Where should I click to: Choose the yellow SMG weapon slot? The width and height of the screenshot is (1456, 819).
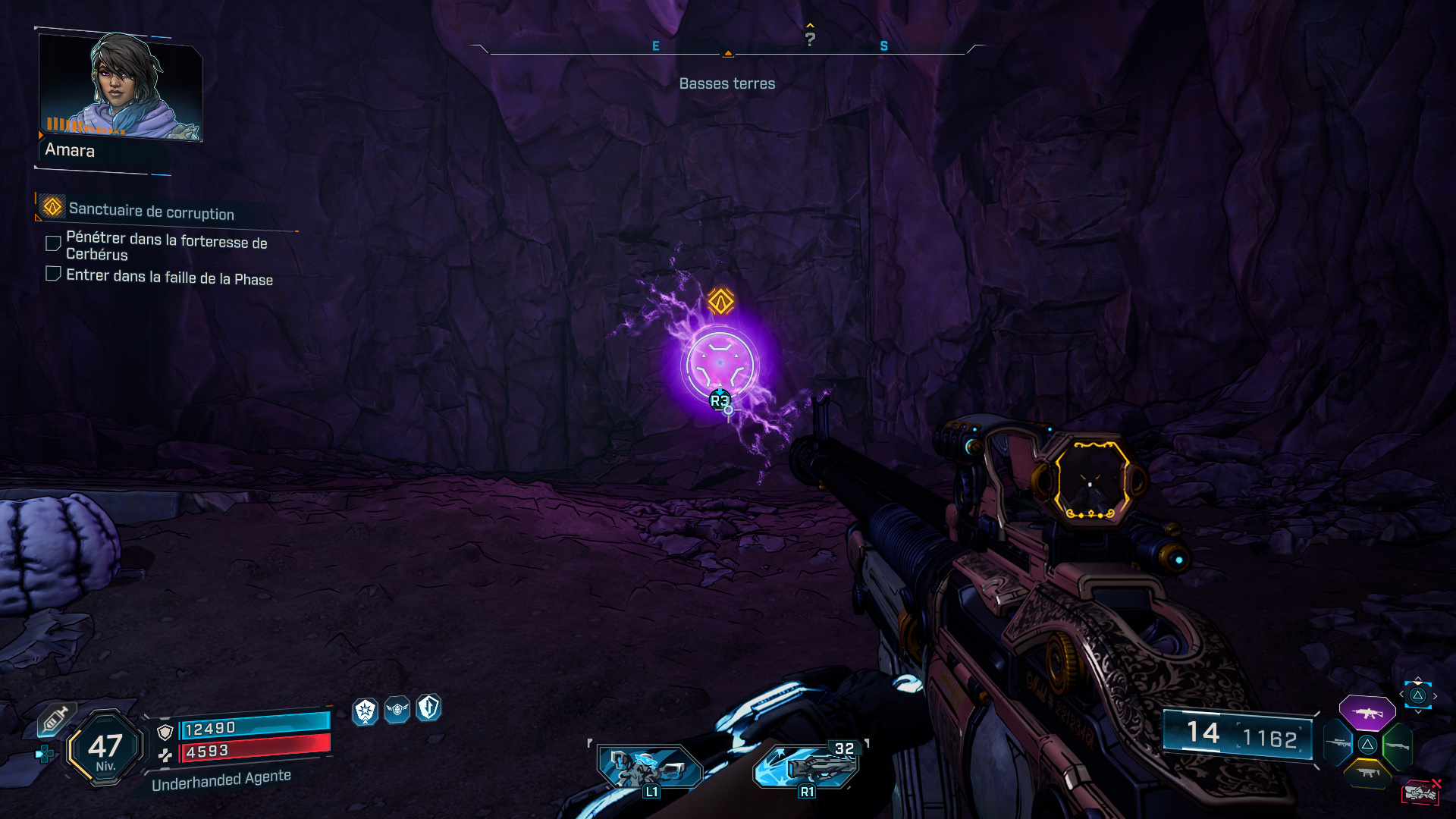1367,773
